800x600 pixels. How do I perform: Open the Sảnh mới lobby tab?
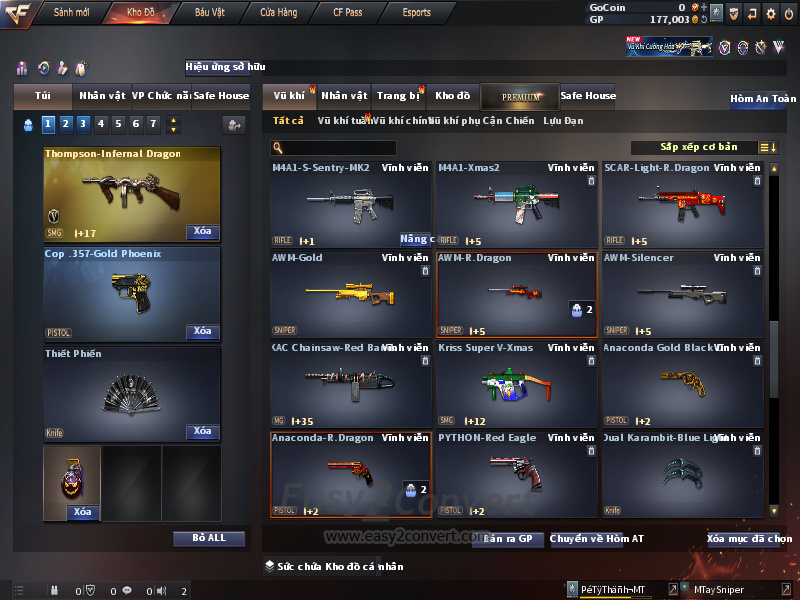click(x=71, y=13)
